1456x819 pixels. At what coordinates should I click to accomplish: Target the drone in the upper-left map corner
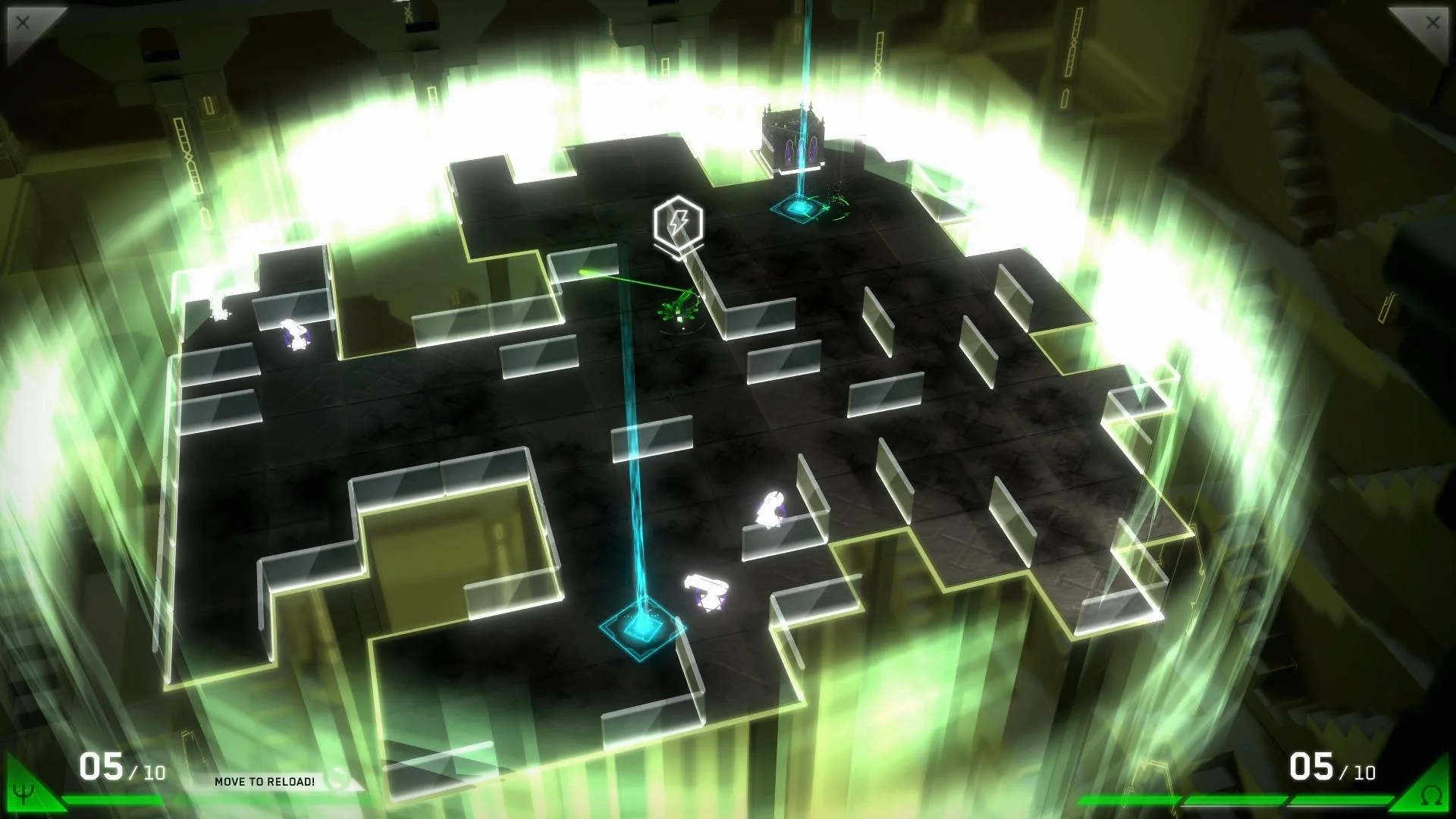(x=218, y=303)
